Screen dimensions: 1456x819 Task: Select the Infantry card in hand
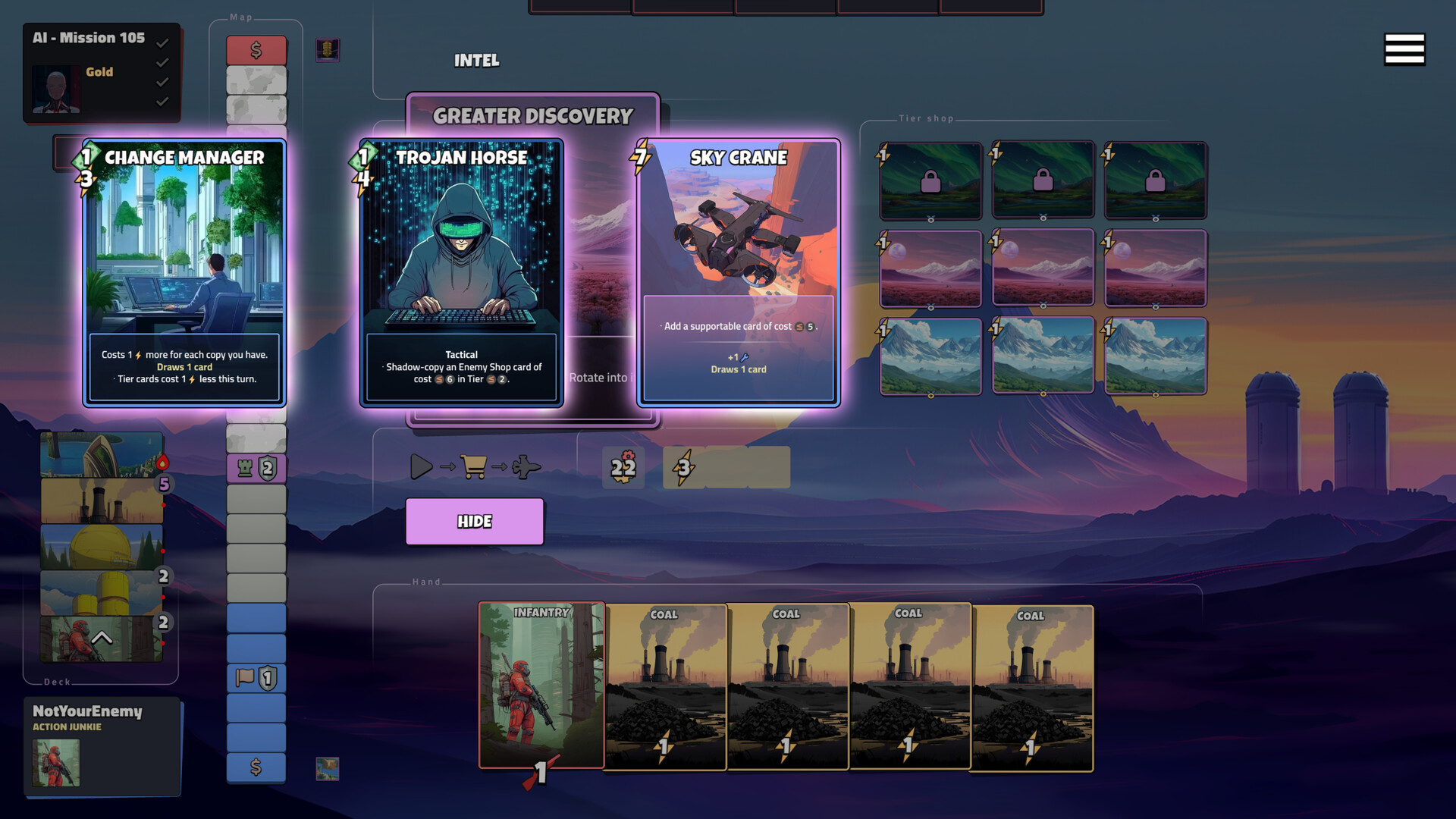click(x=541, y=685)
